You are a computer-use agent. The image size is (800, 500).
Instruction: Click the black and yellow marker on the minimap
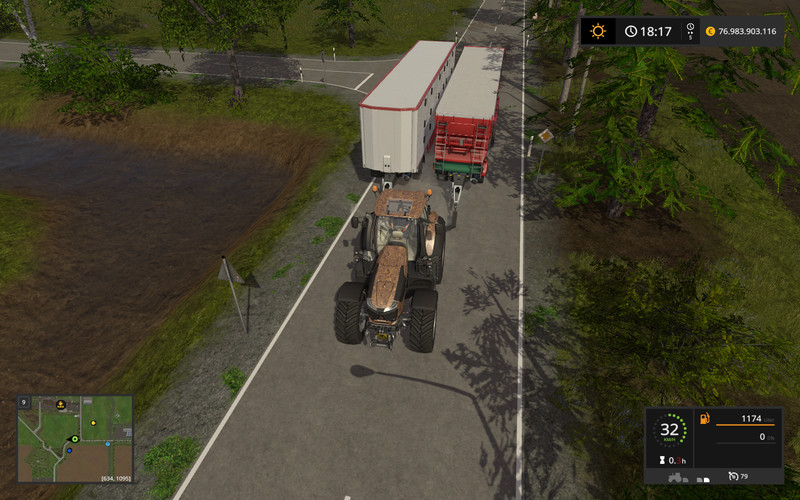[61, 404]
